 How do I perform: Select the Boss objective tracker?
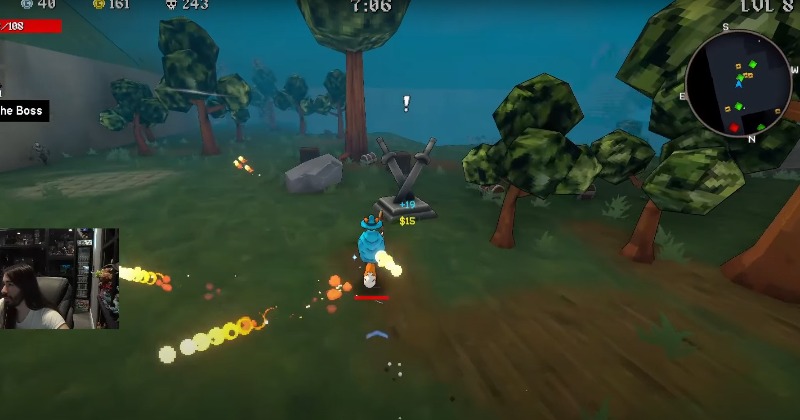(x=22, y=111)
